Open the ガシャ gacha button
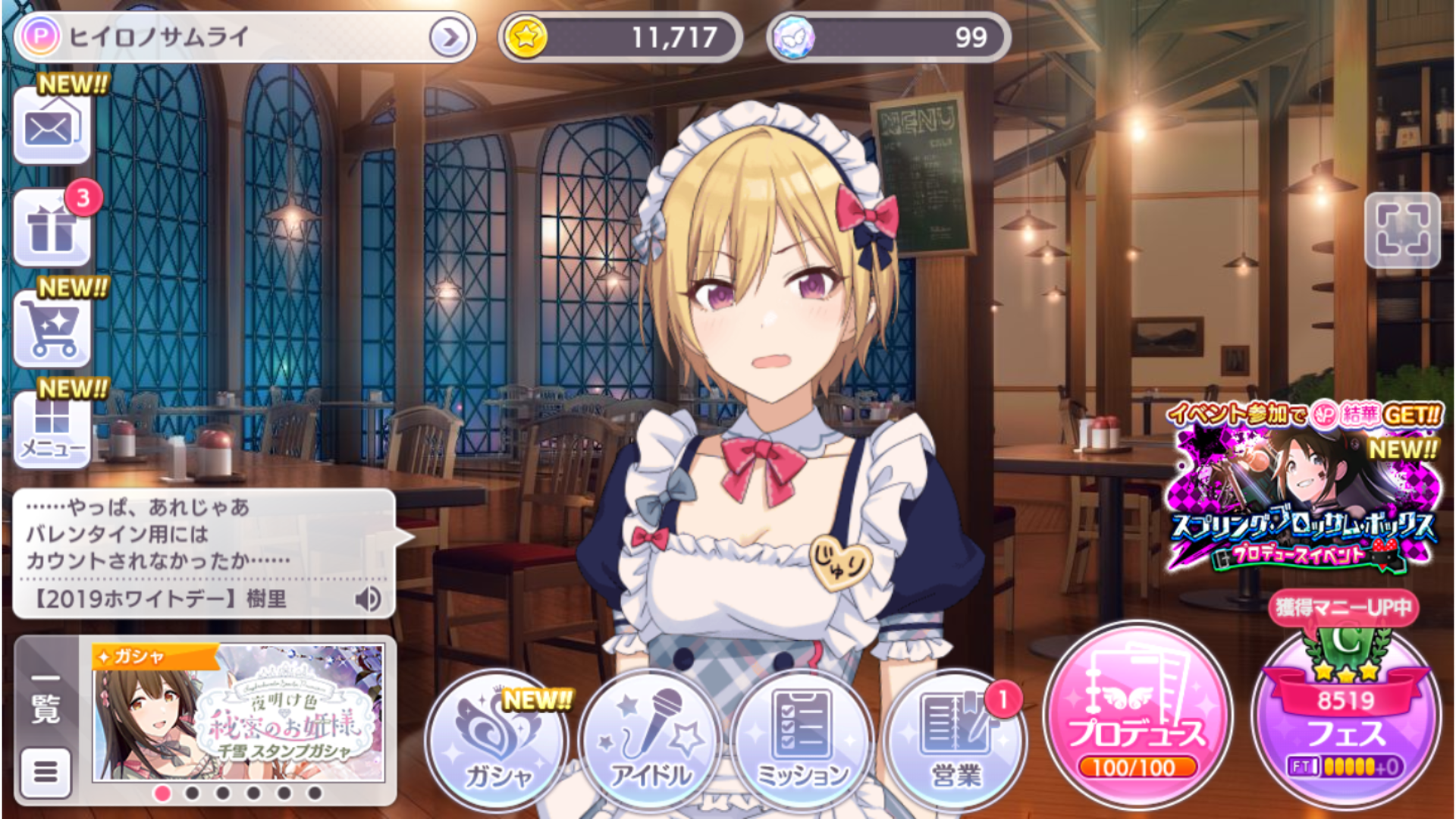This screenshot has width=1456, height=819. [497, 739]
